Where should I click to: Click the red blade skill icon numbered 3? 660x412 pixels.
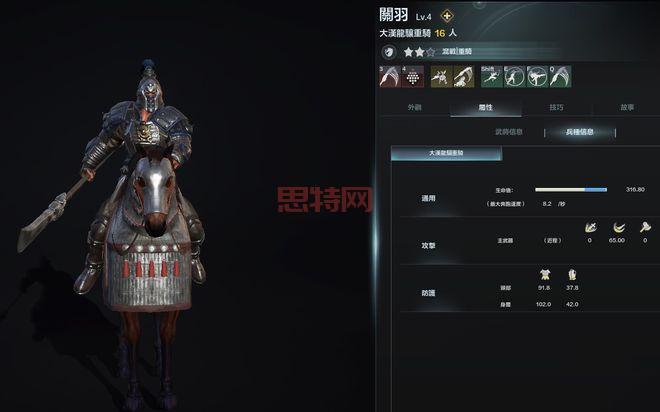click(x=390, y=76)
